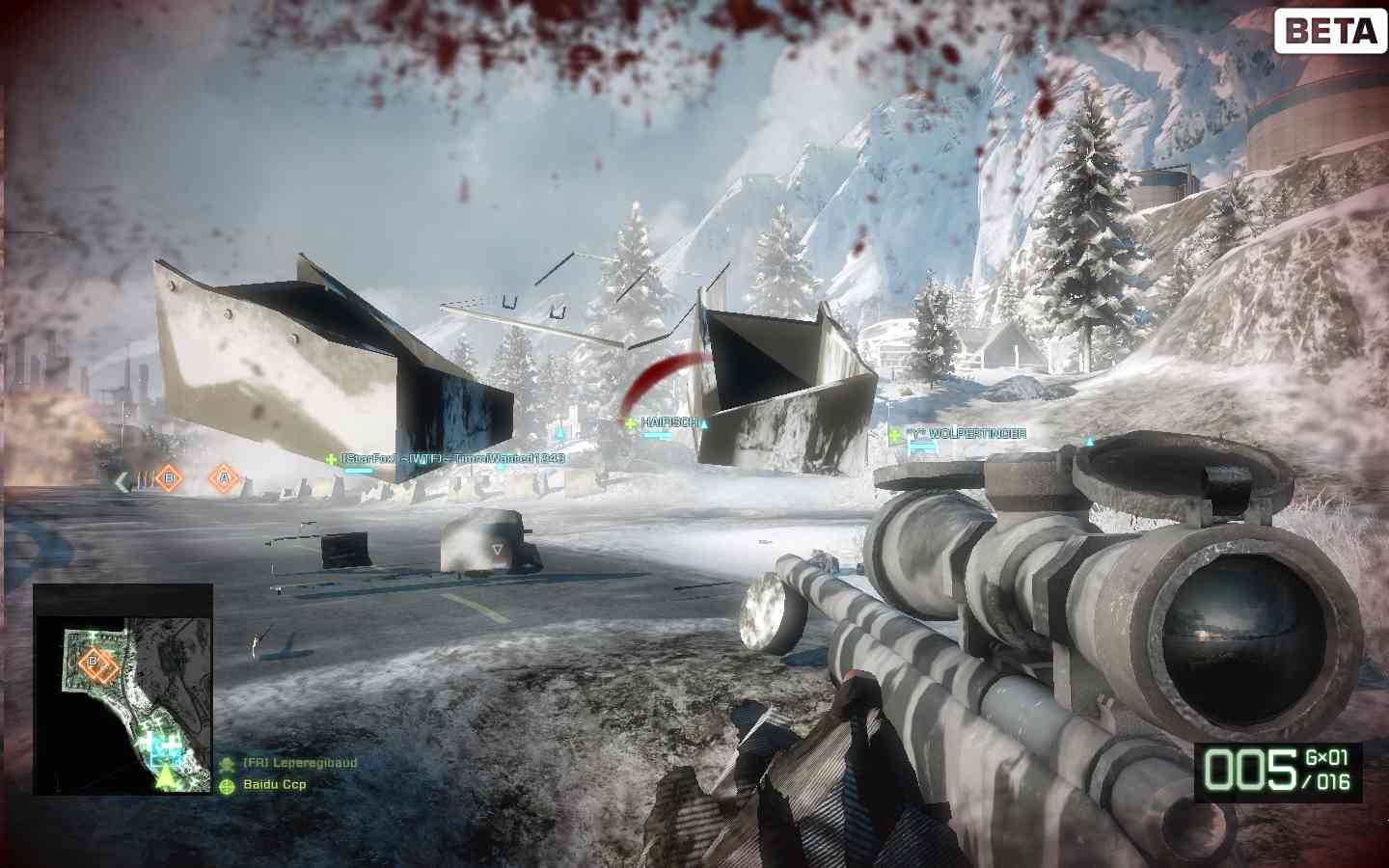Click squad member [FR] Leperegibaud in the list

(299, 763)
